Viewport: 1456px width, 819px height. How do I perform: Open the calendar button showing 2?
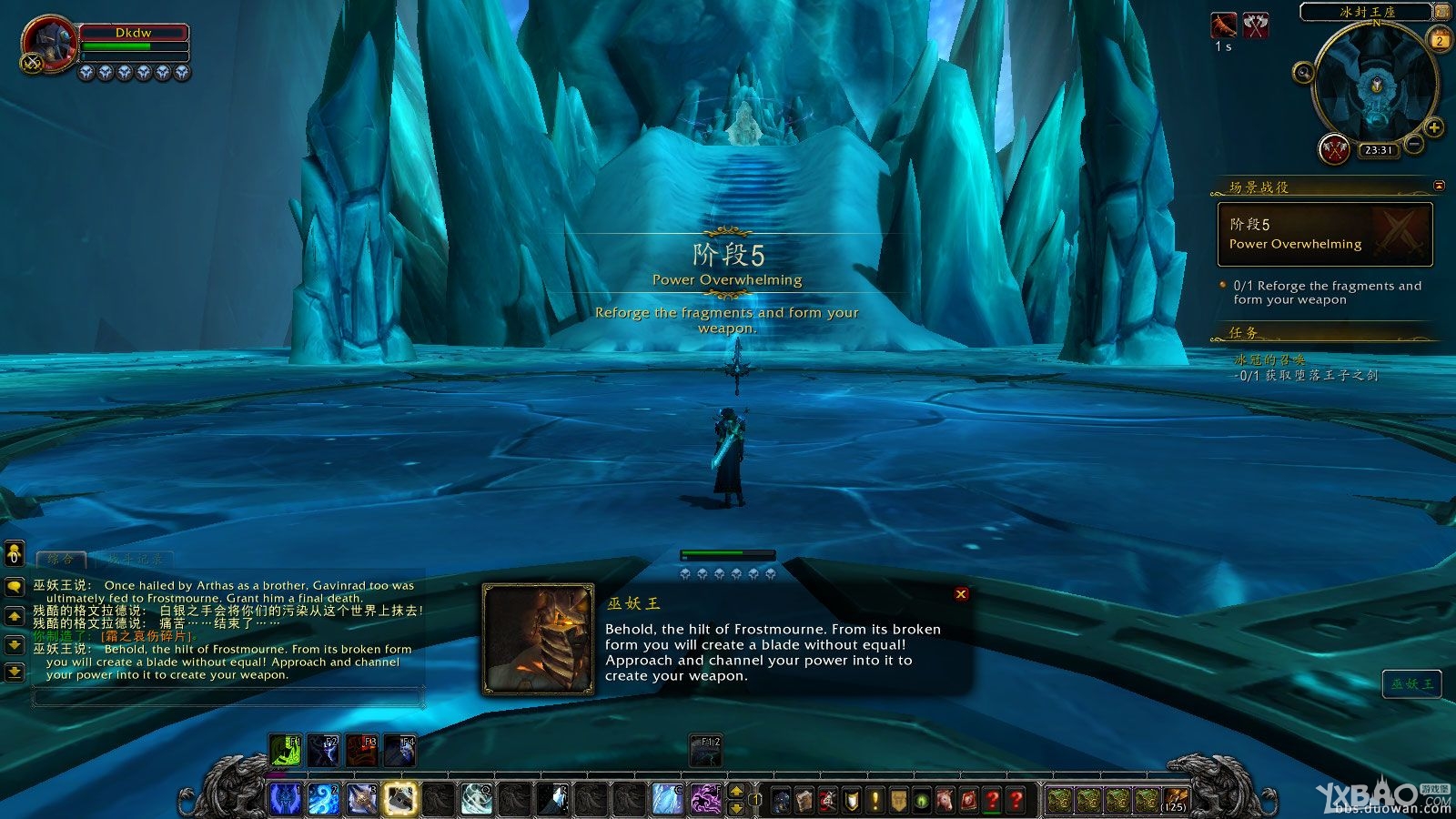coord(1440,40)
